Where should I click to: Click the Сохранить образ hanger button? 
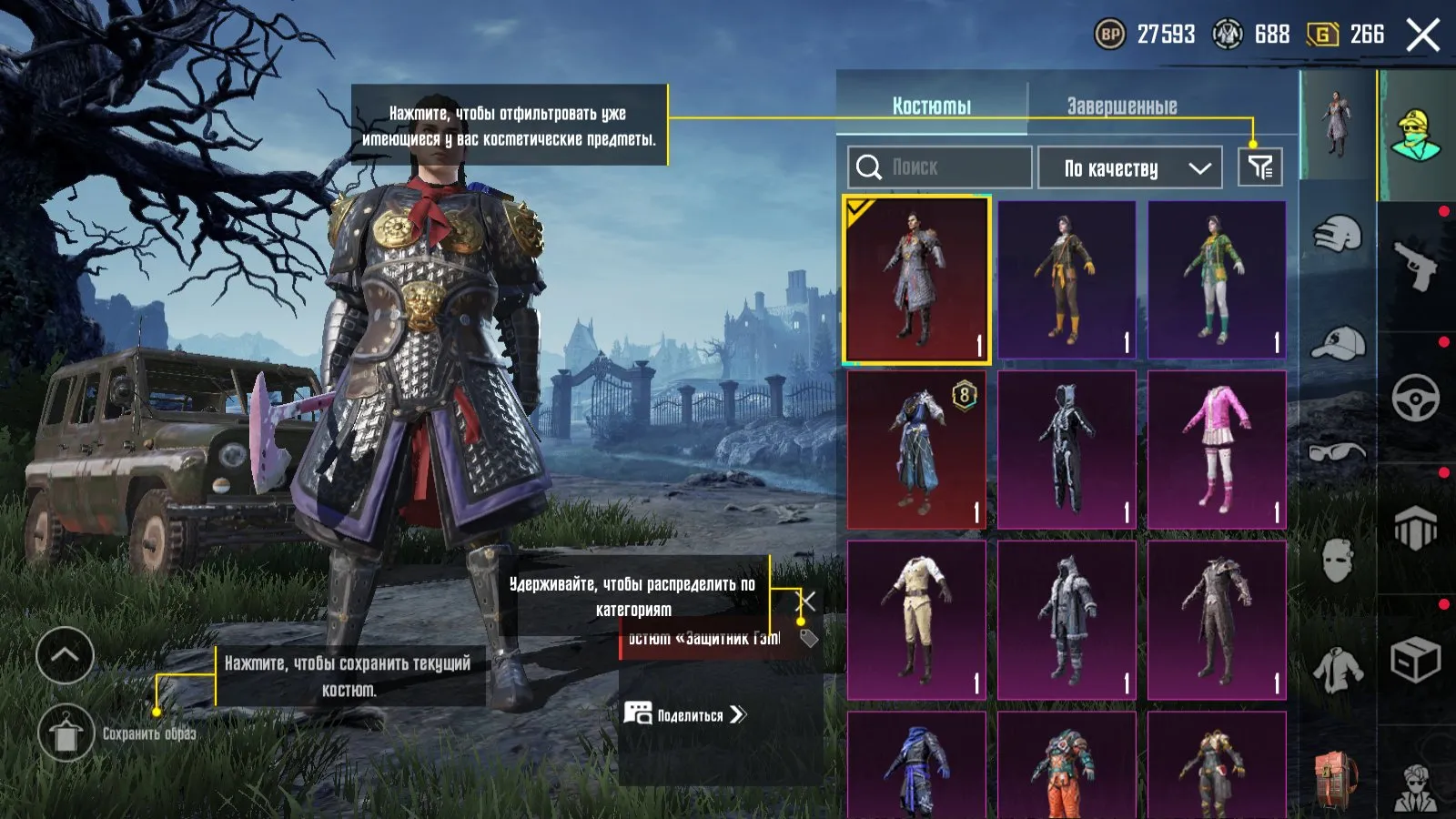(x=66, y=733)
